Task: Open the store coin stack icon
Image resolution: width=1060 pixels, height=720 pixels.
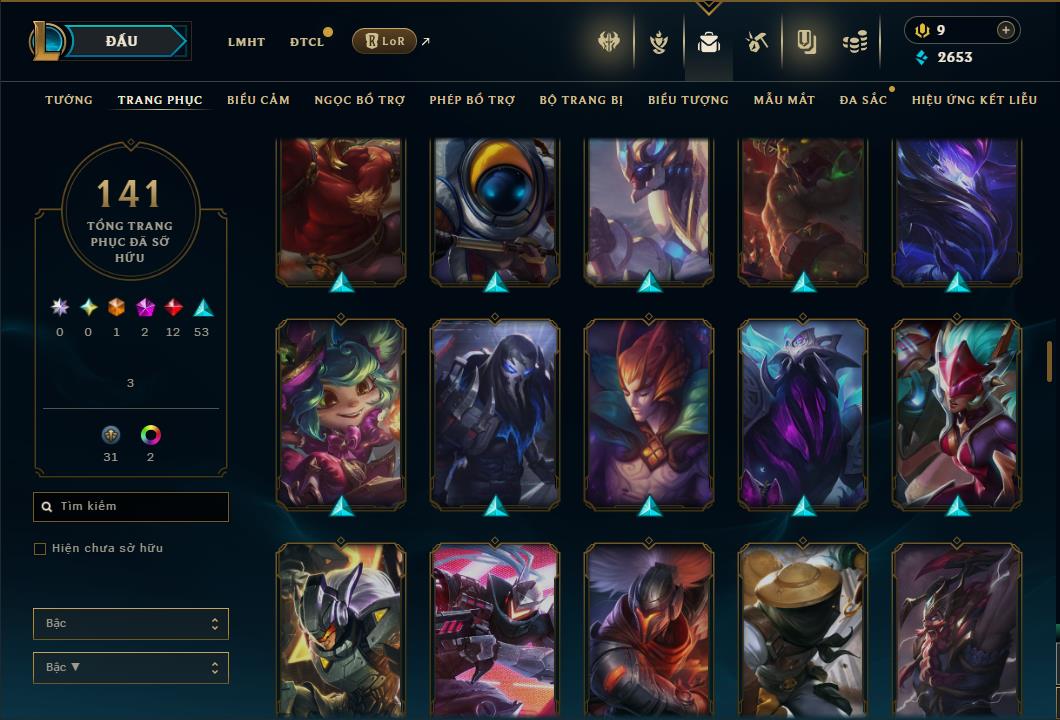Action: click(x=854, y=42)
